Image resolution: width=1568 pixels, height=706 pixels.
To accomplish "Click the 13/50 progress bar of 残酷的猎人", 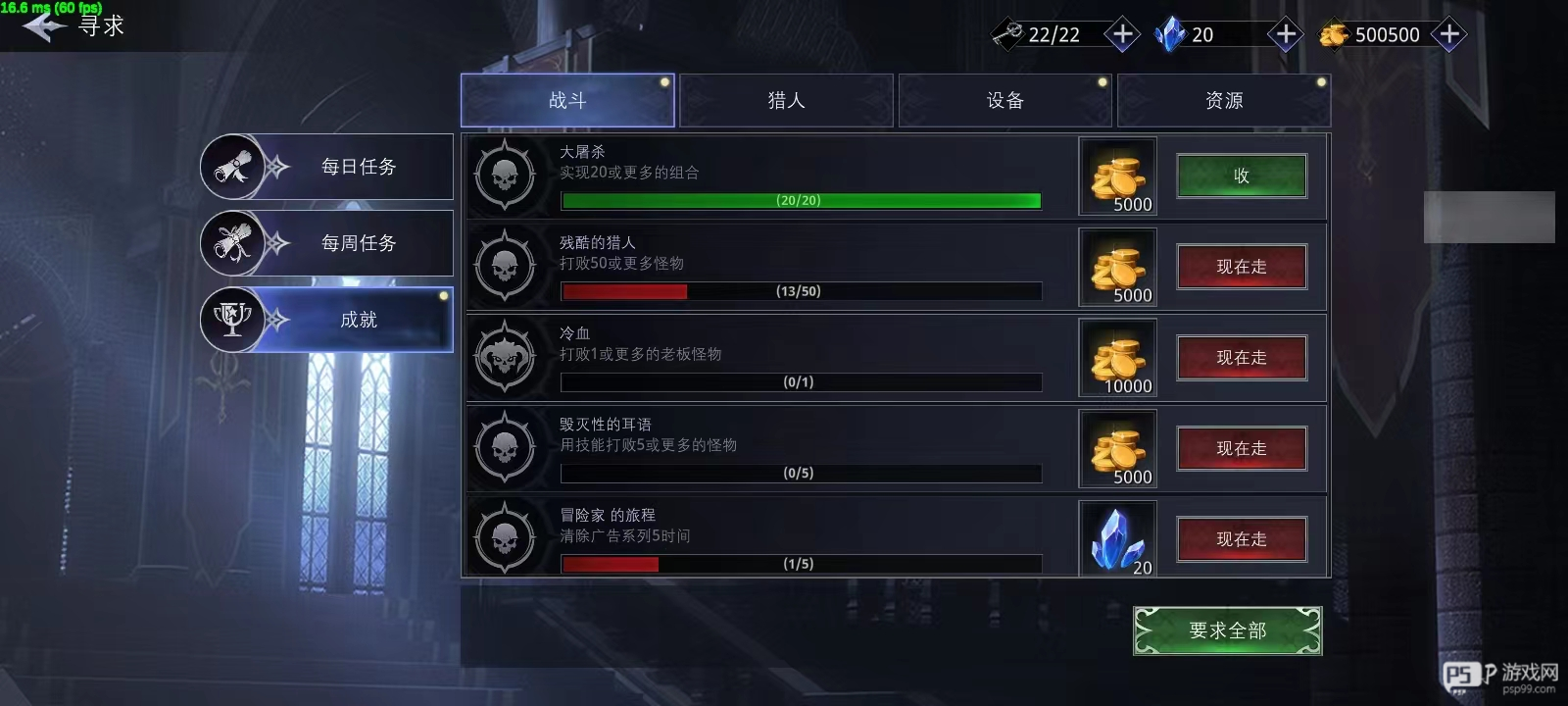I will pos(799,291).
